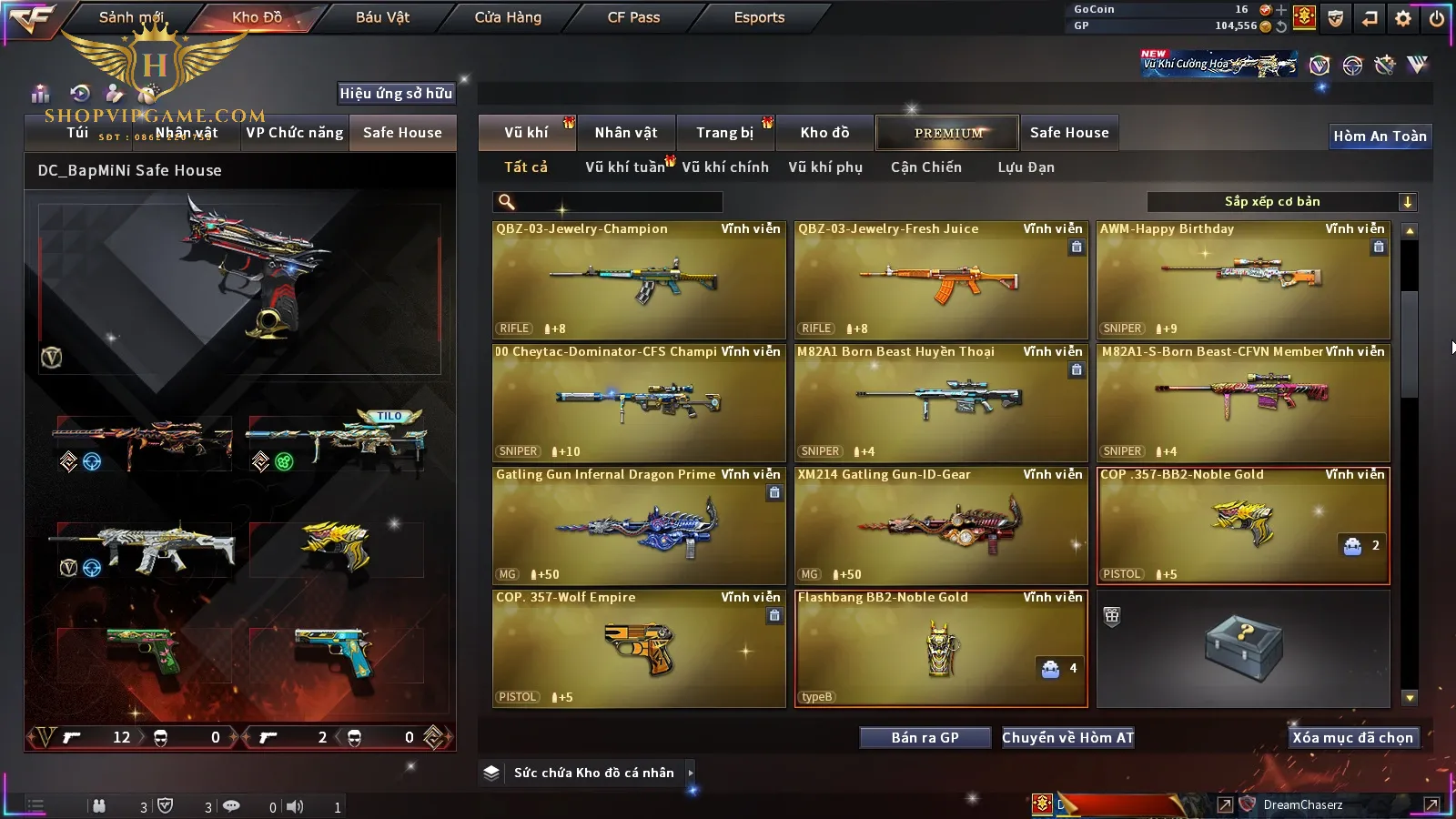Open the Esports menu
The height and width of the screenshot is (819, 1456).
(759, 17)
